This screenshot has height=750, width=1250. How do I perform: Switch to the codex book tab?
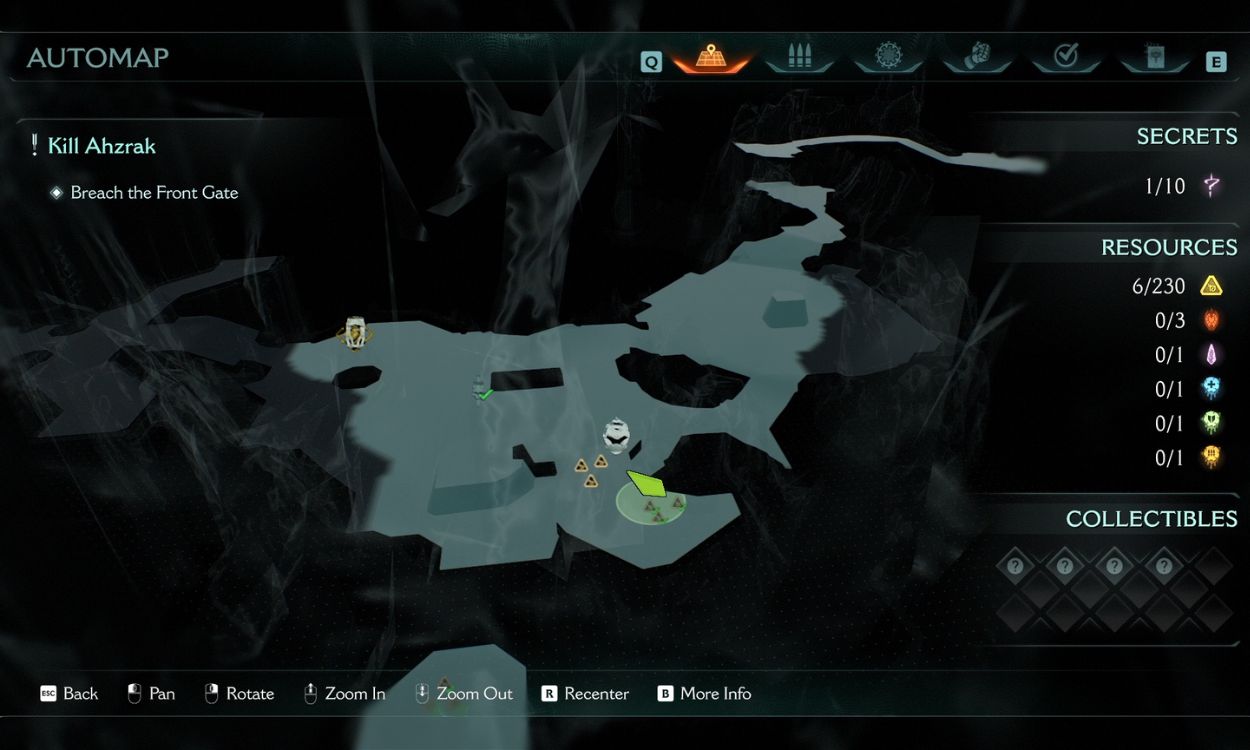(1154, 58)
